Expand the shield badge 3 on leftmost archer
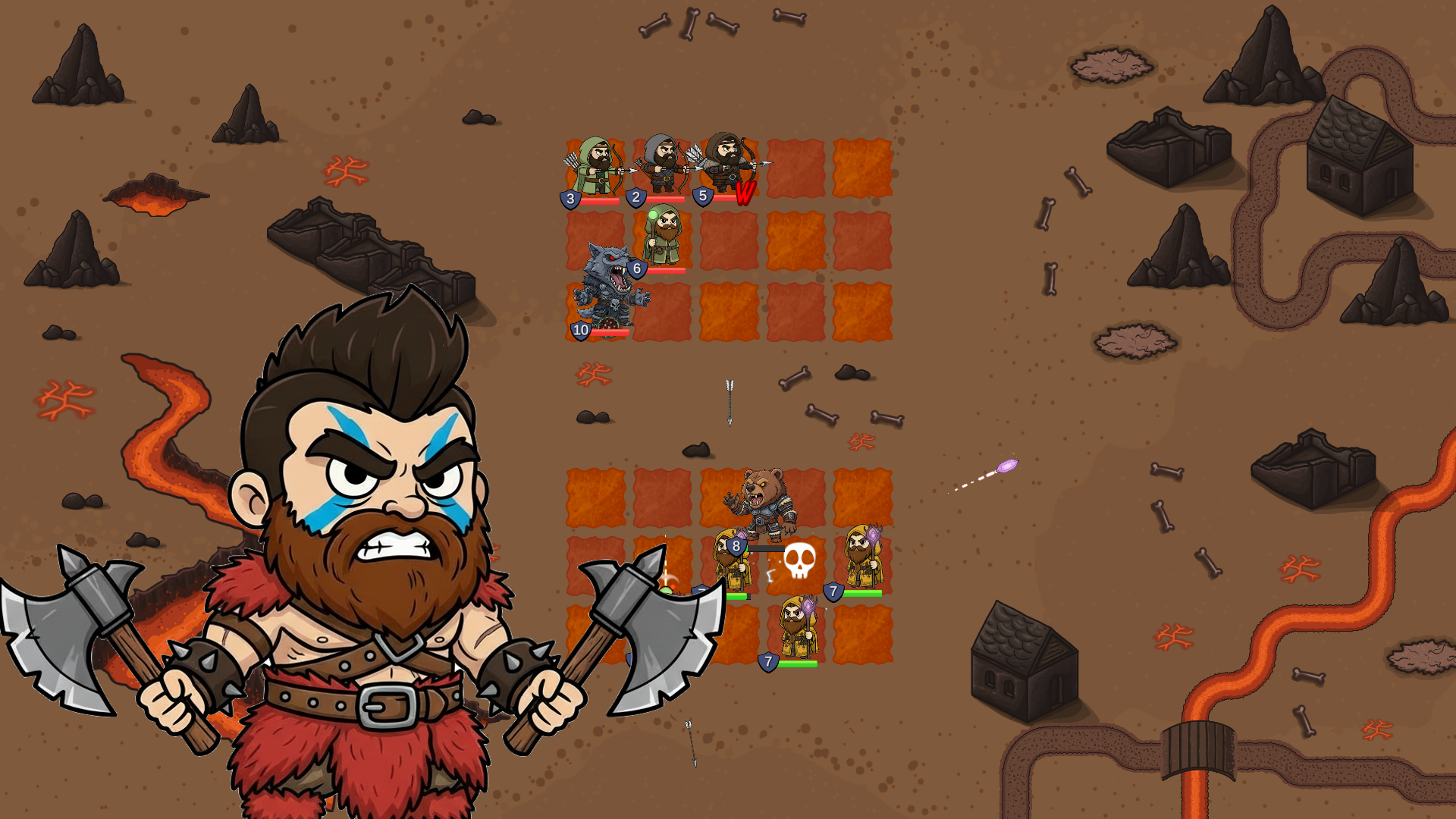Viewport: 1456px width, 819px height. click(x=569, y=199)
